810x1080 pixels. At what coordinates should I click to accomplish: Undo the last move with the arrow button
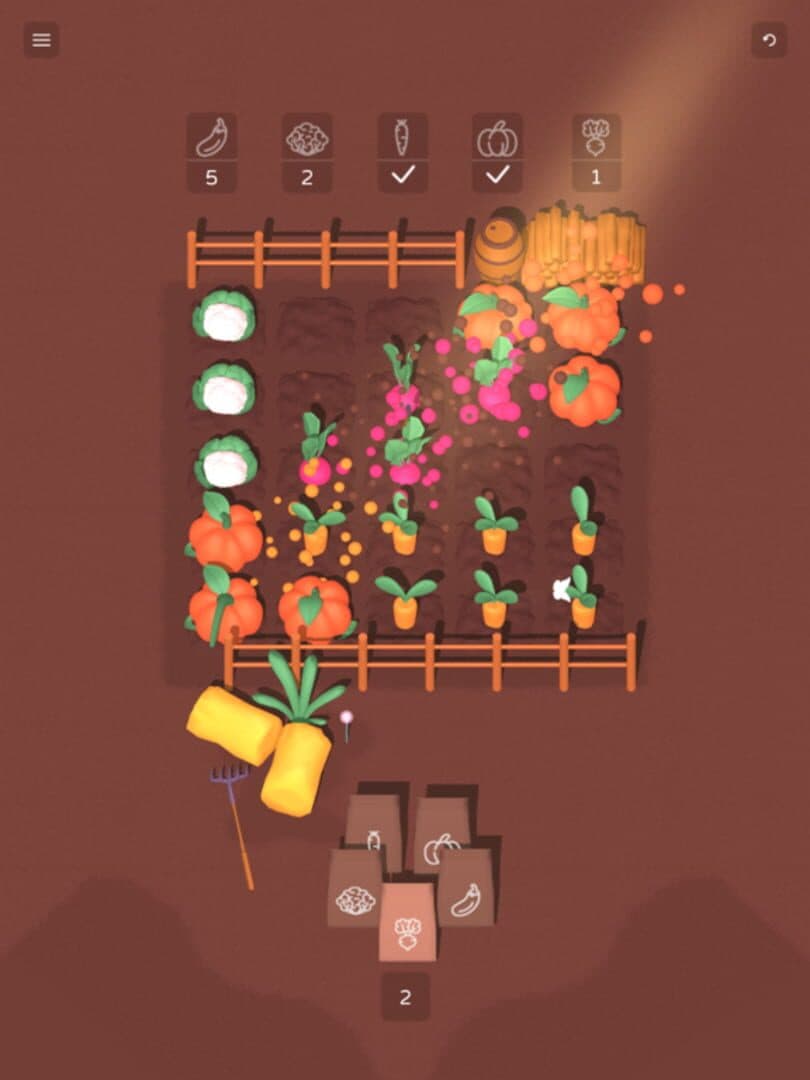pyautogui.click(x=769, y=40)
